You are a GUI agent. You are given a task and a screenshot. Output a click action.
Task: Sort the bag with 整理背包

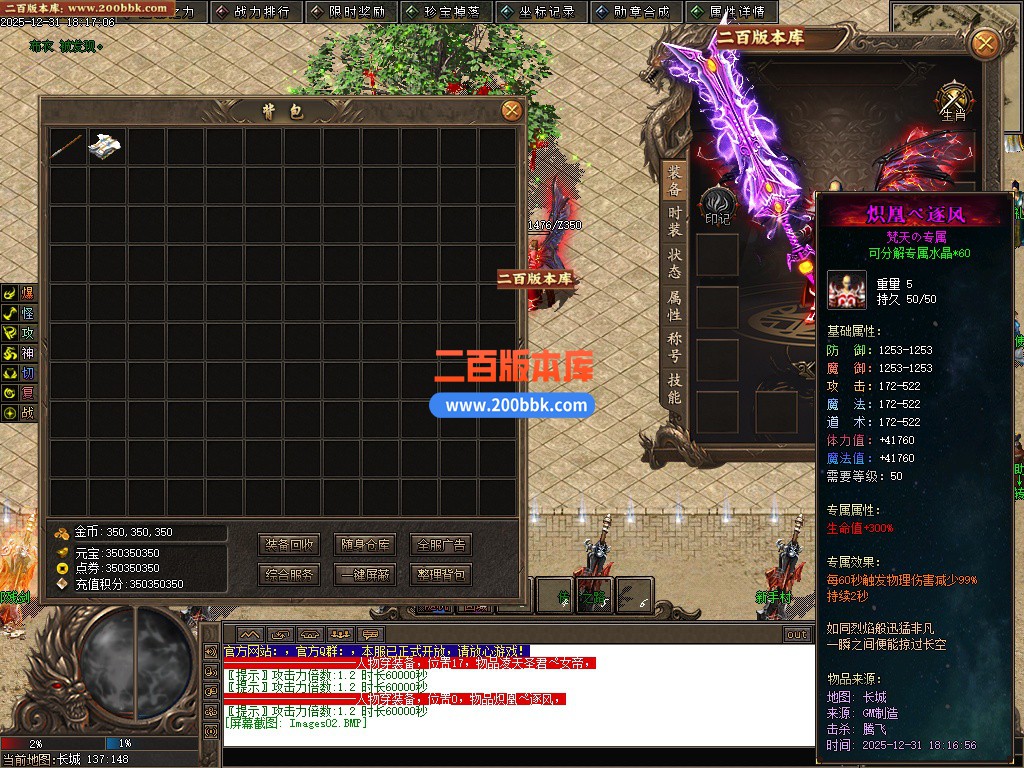pos(440,575)
